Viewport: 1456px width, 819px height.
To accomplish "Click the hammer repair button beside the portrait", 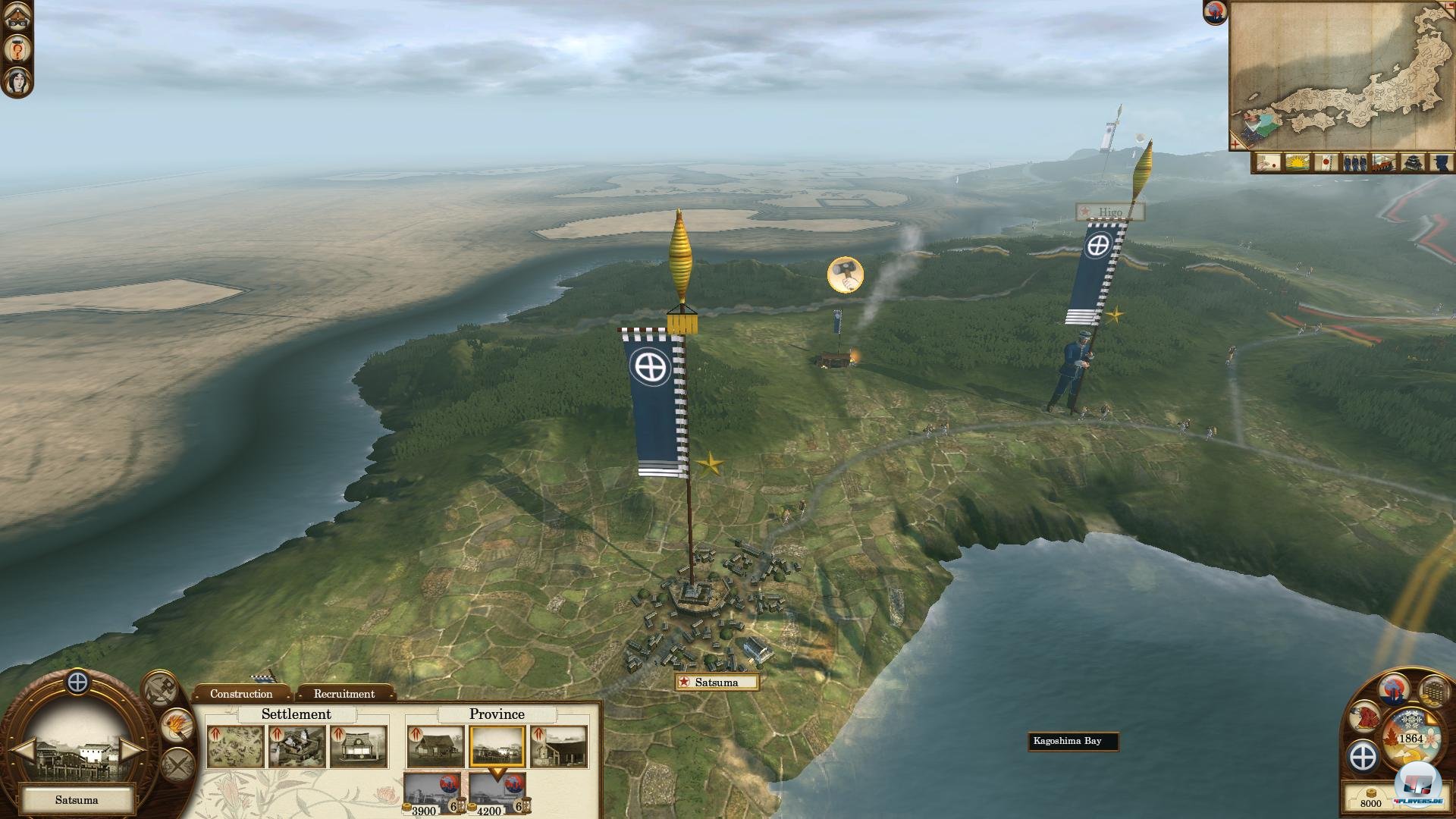I will click(x=162, y=689).
